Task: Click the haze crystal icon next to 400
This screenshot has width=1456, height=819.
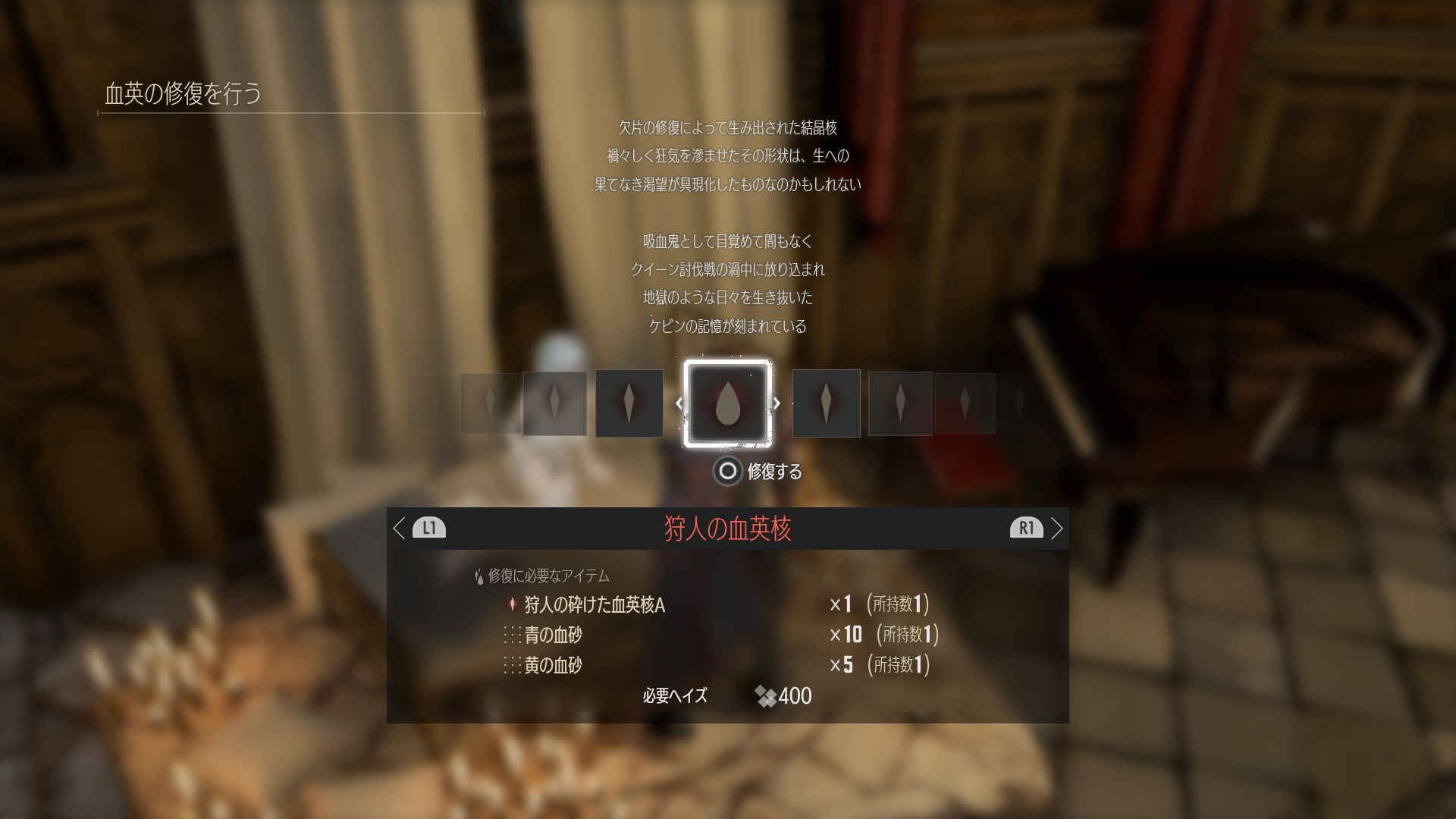Action: [766, 695]
